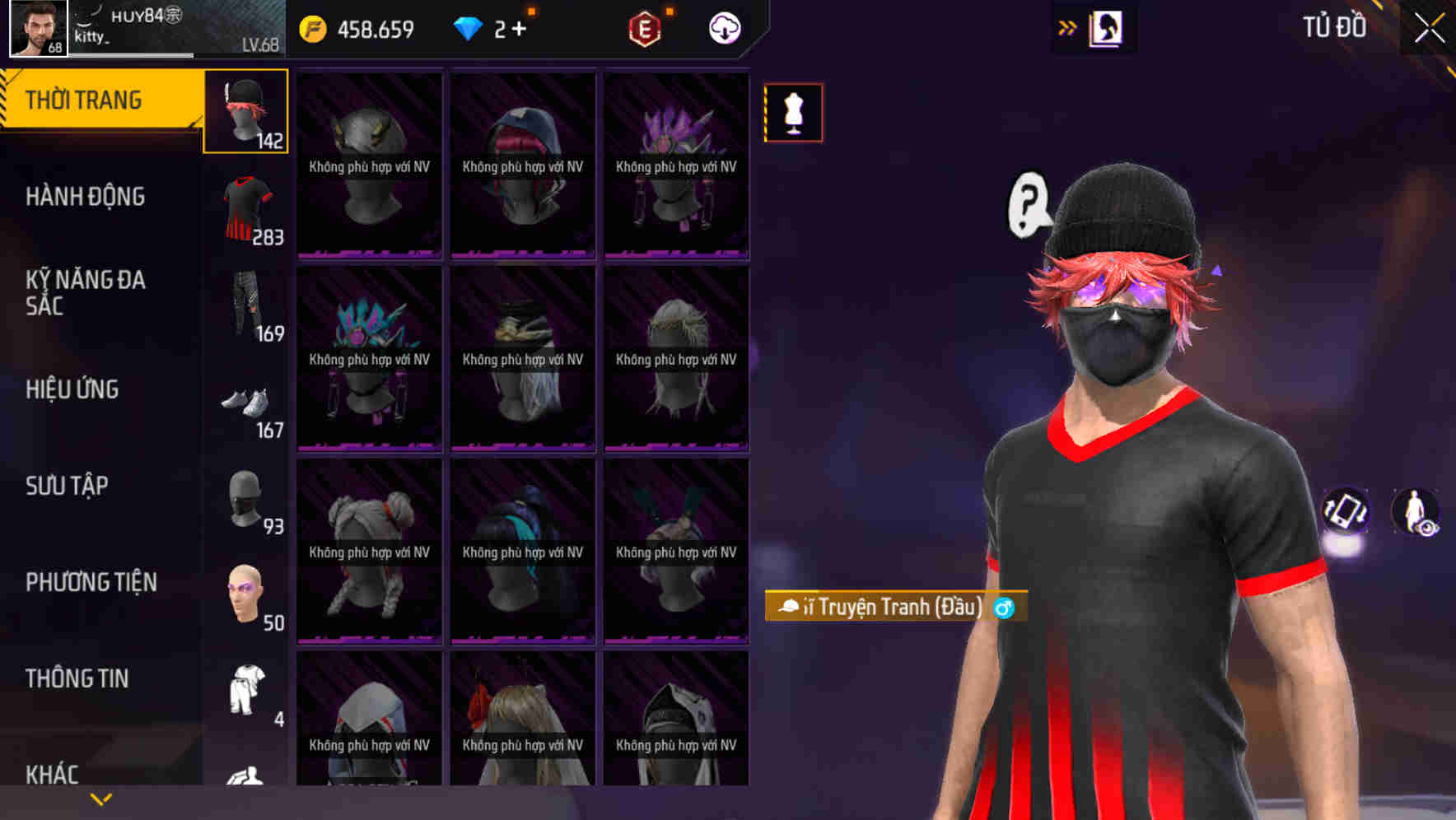
Task: Select the PHƯƠNG TIỆN category
Action: coord(91,582)
